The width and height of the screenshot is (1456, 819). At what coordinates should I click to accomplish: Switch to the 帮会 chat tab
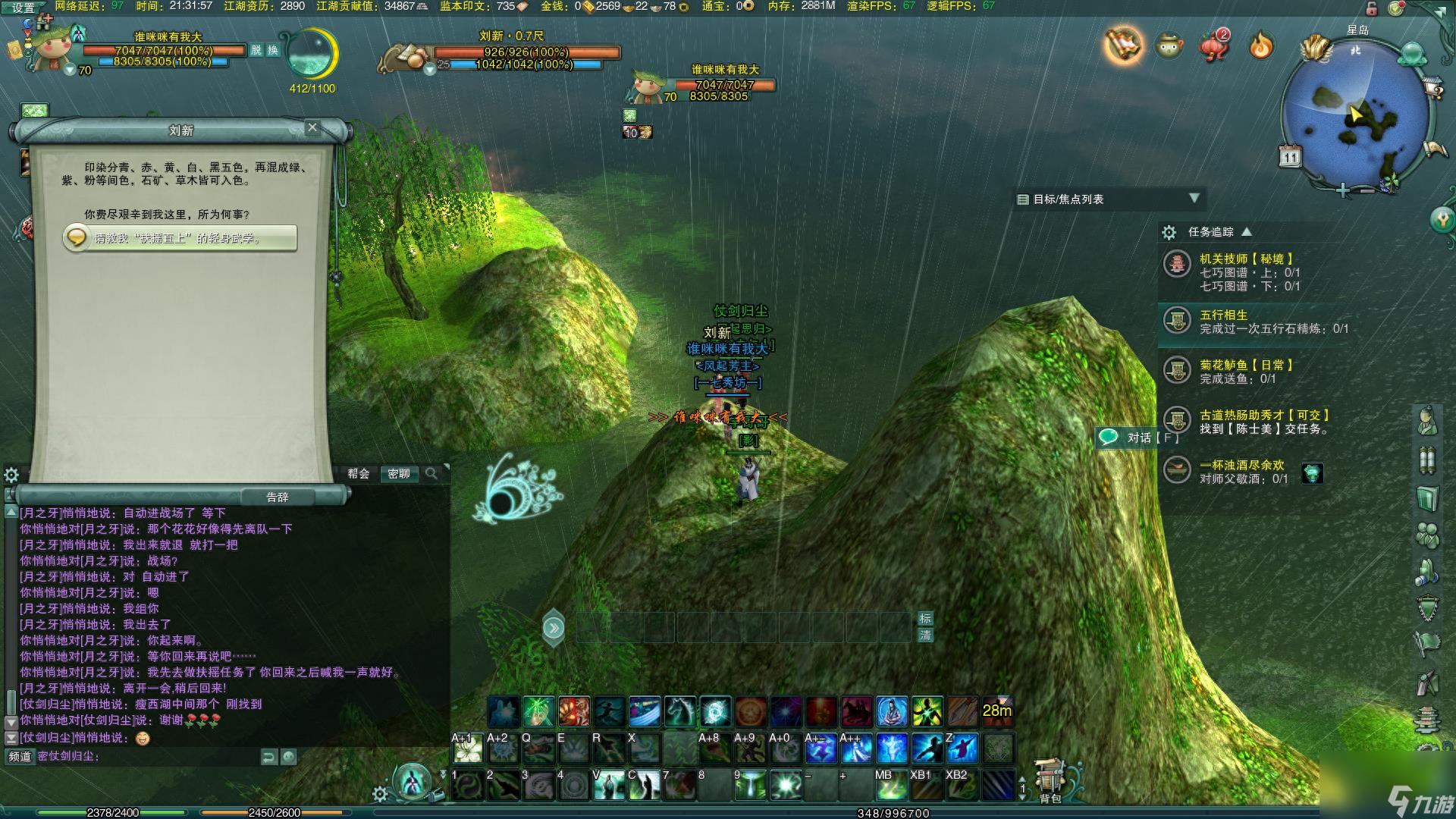(359, 473)
